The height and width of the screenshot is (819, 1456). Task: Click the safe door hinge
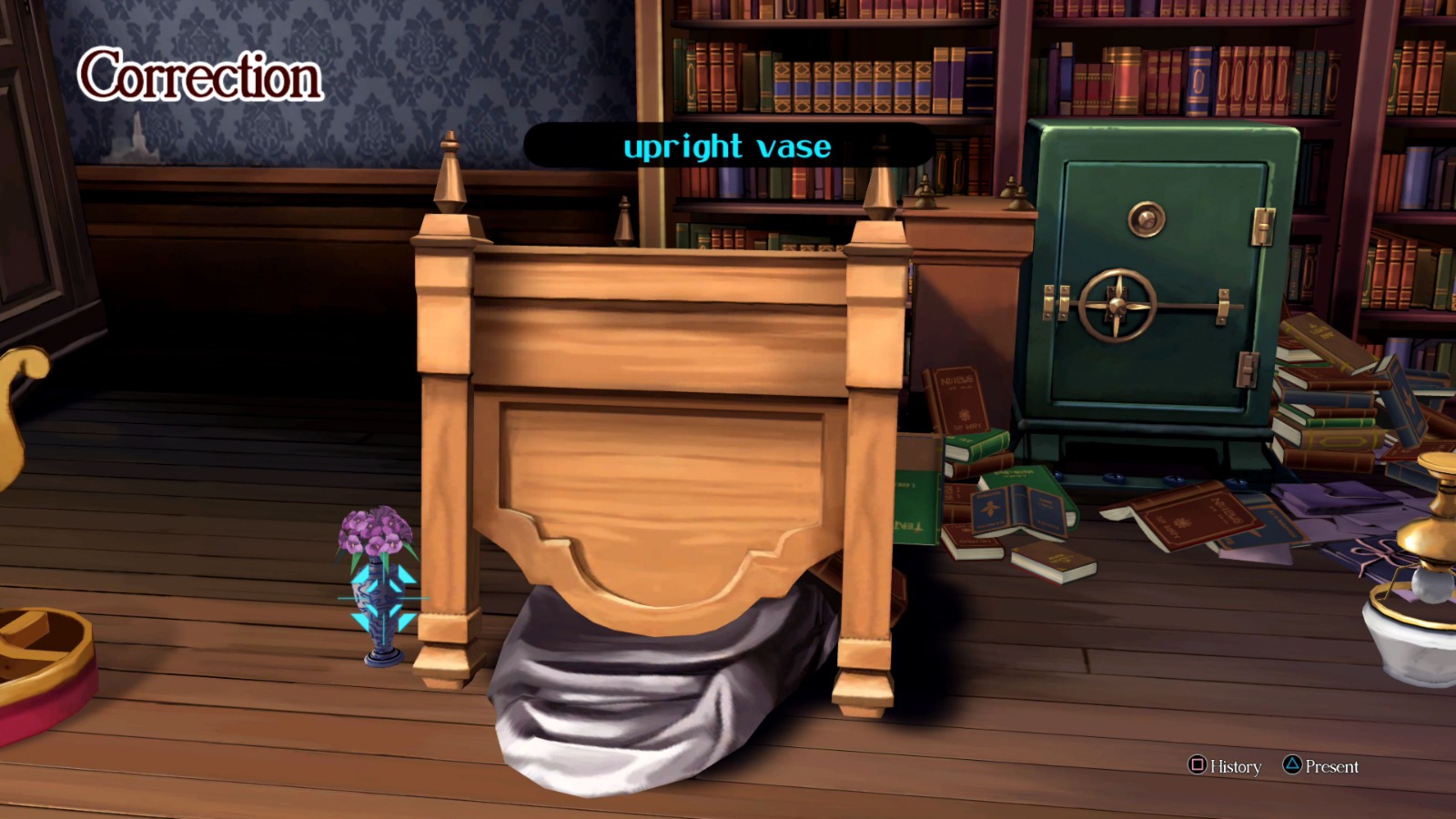1260,227
